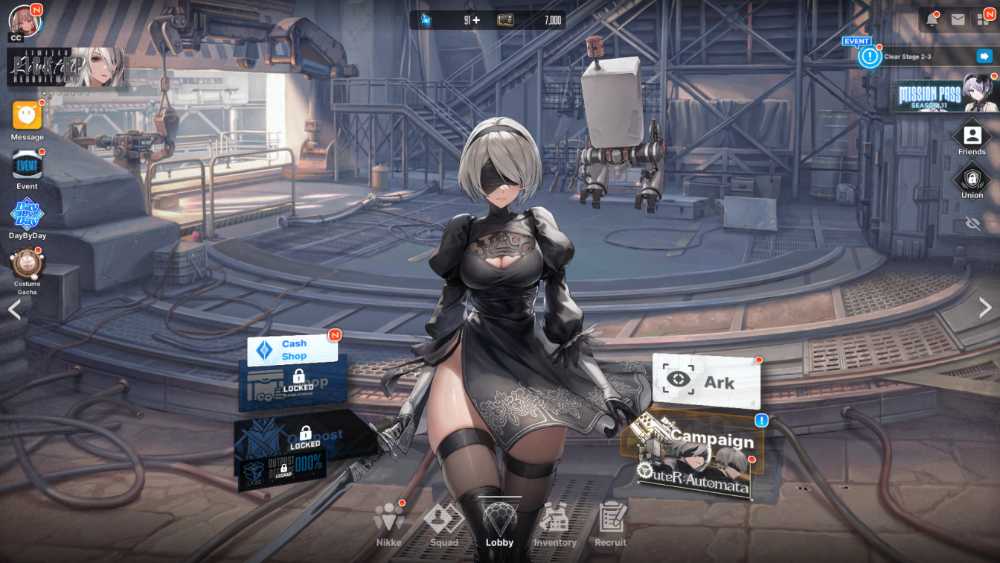Open the Costume Gacha icon

(x=27, y=265)
